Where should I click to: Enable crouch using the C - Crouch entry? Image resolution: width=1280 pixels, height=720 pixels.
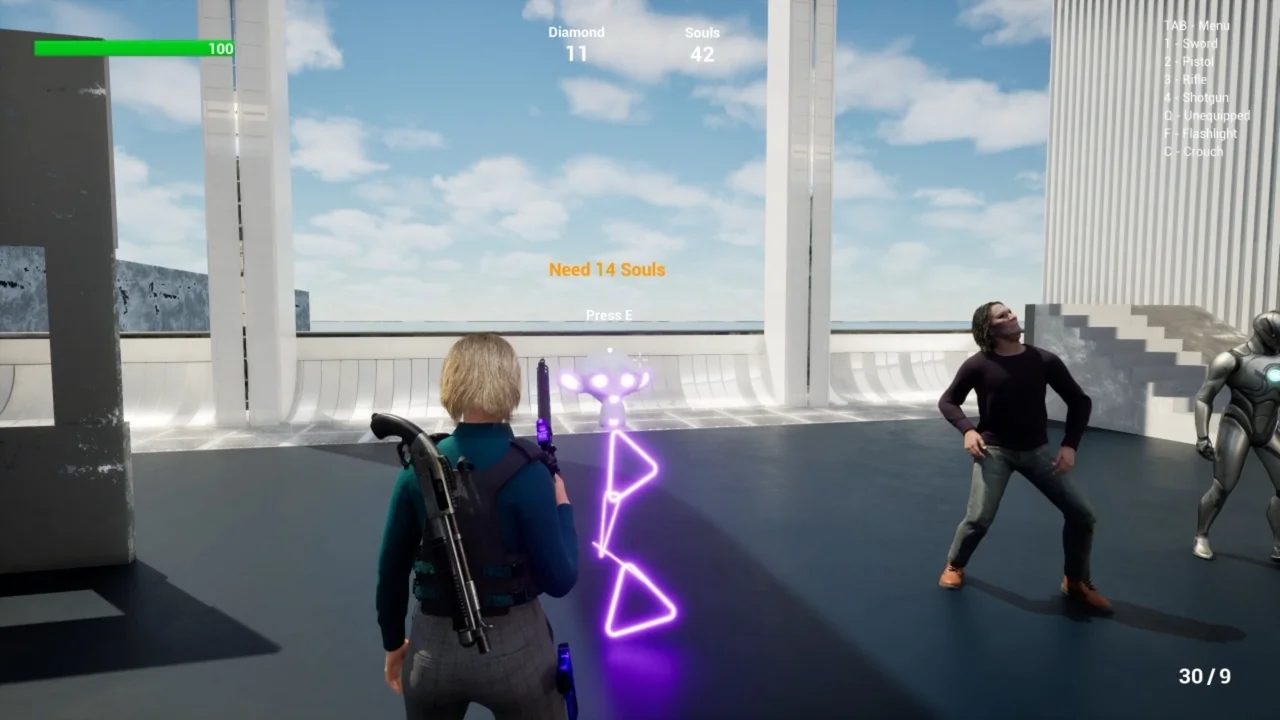pos(1193,151)
